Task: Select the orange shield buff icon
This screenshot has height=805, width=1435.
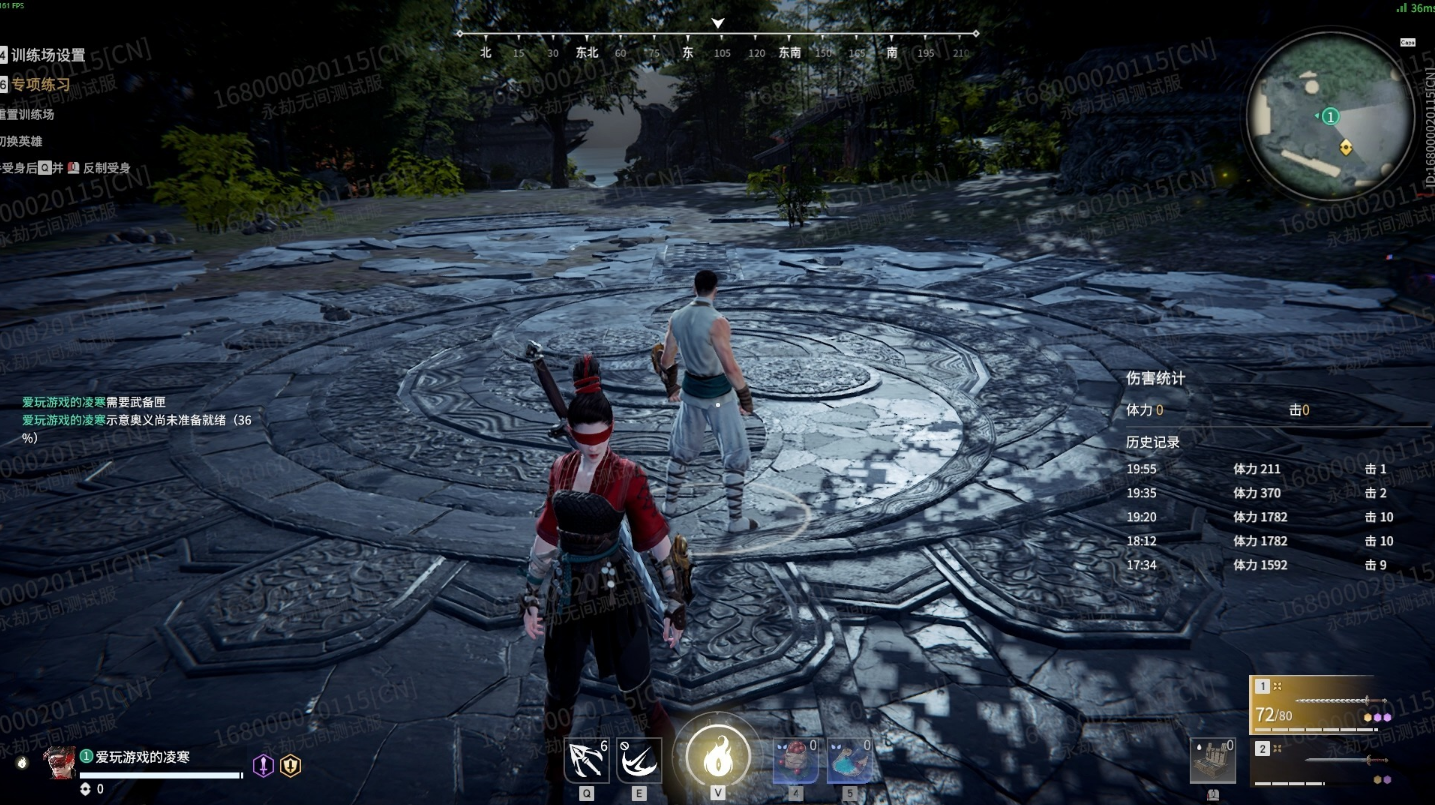Action: [x=290, y=766]
